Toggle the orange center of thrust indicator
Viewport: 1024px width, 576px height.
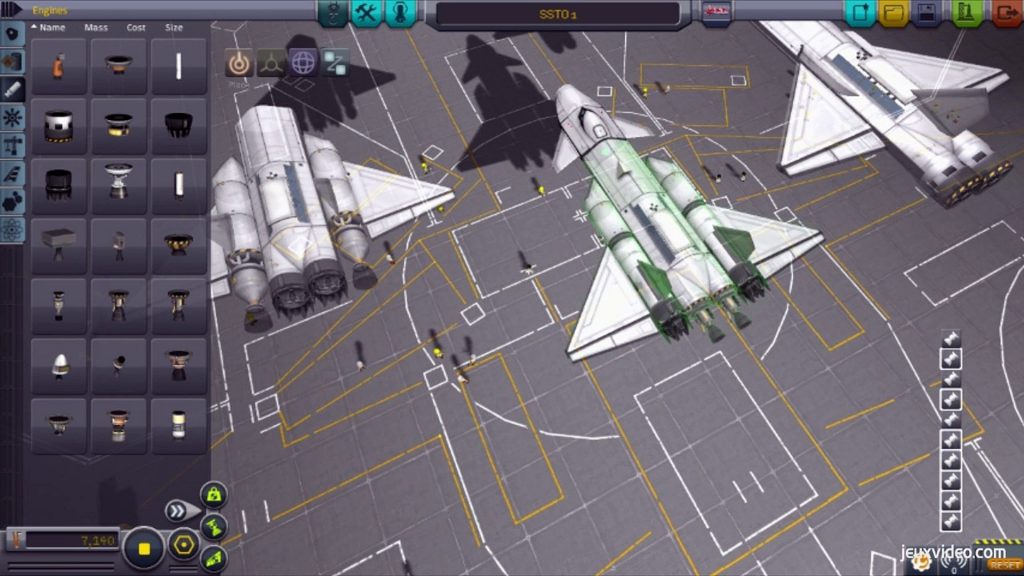pos(238,62)
